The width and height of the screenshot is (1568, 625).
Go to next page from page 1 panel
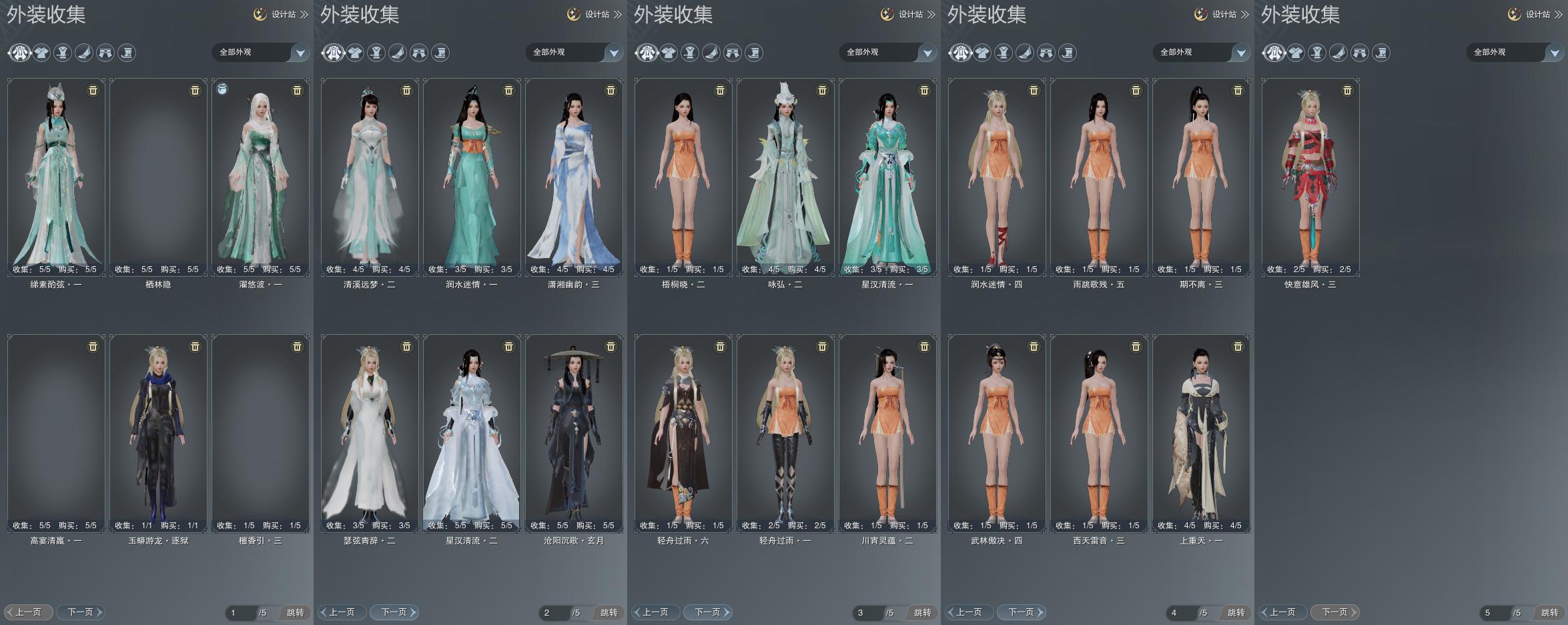pyautogui.click(x=80, y=612)
